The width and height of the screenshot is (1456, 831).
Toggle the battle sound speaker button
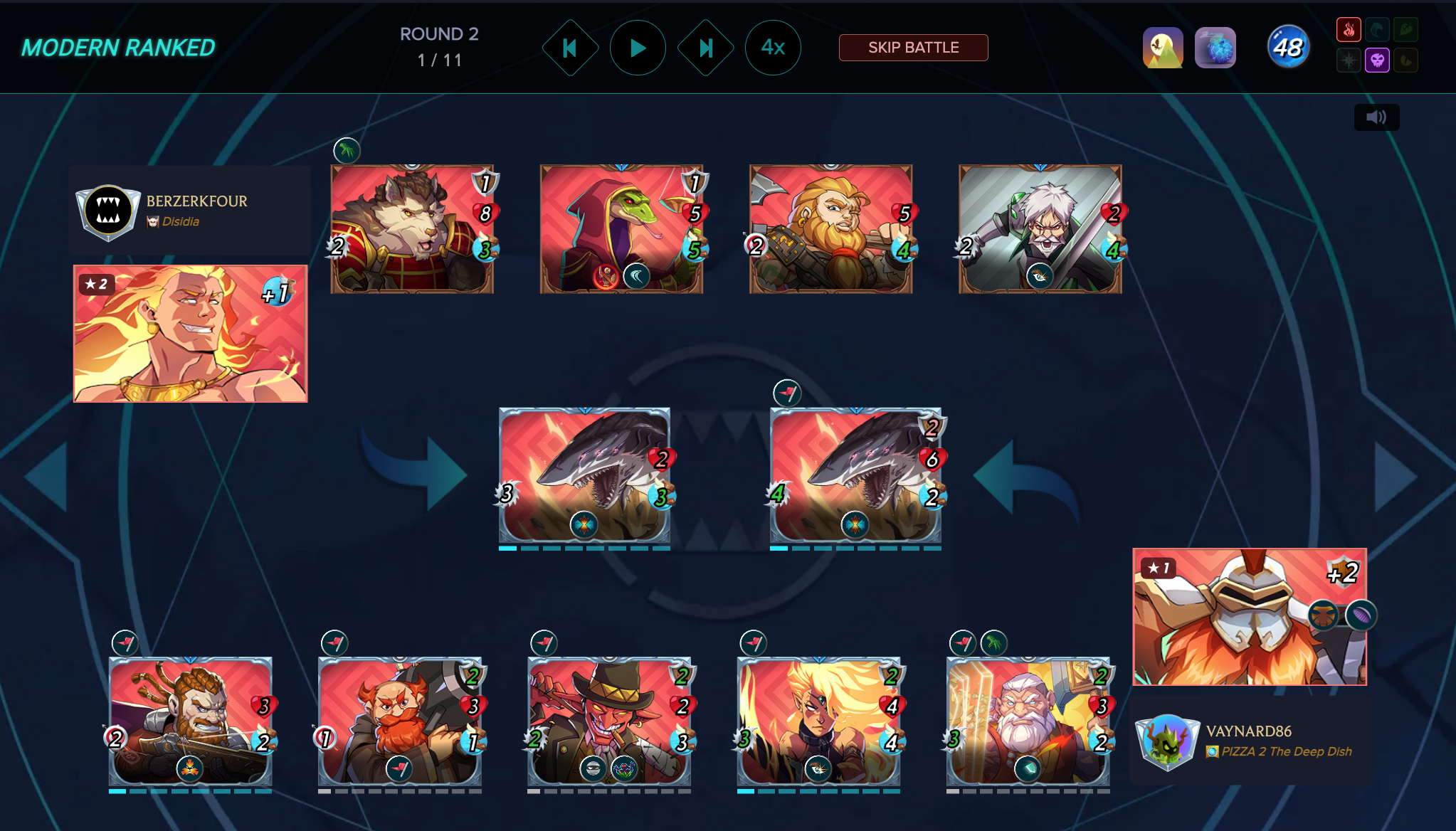pos(1376,117)
